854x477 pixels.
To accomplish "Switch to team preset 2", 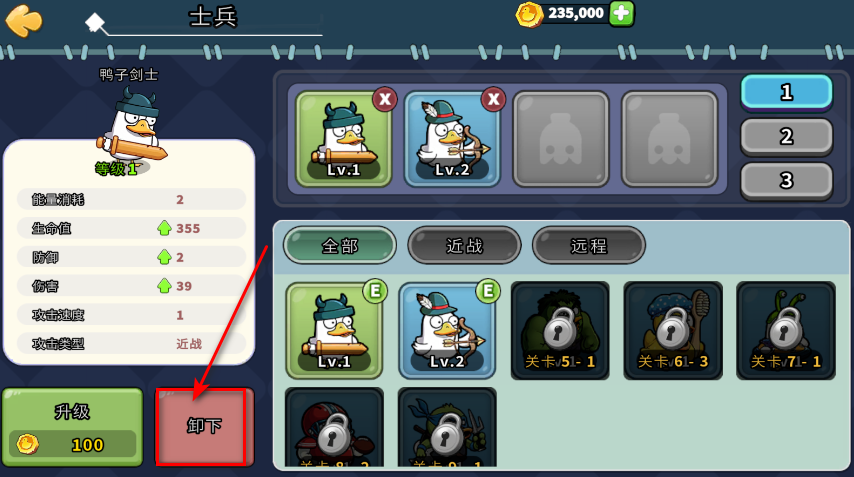I will [x=786, y=136].
